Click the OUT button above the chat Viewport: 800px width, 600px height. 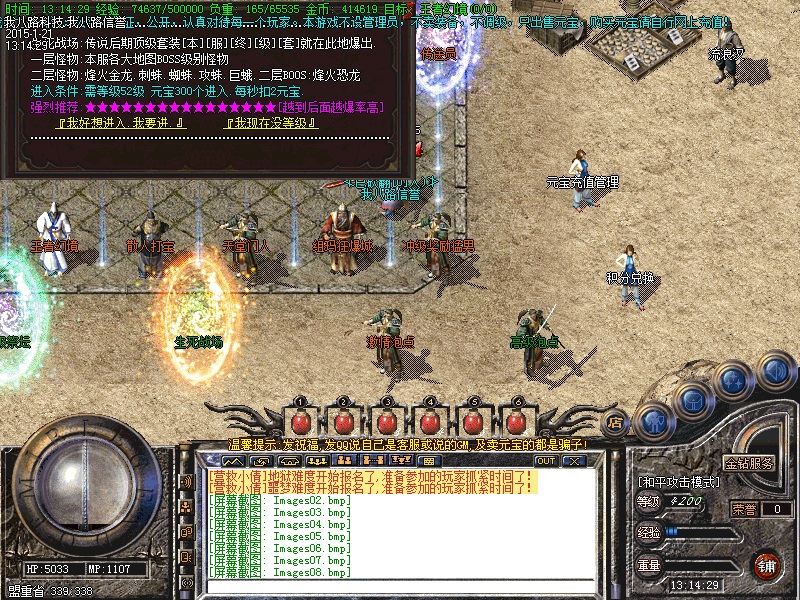[x=546, y=461]
